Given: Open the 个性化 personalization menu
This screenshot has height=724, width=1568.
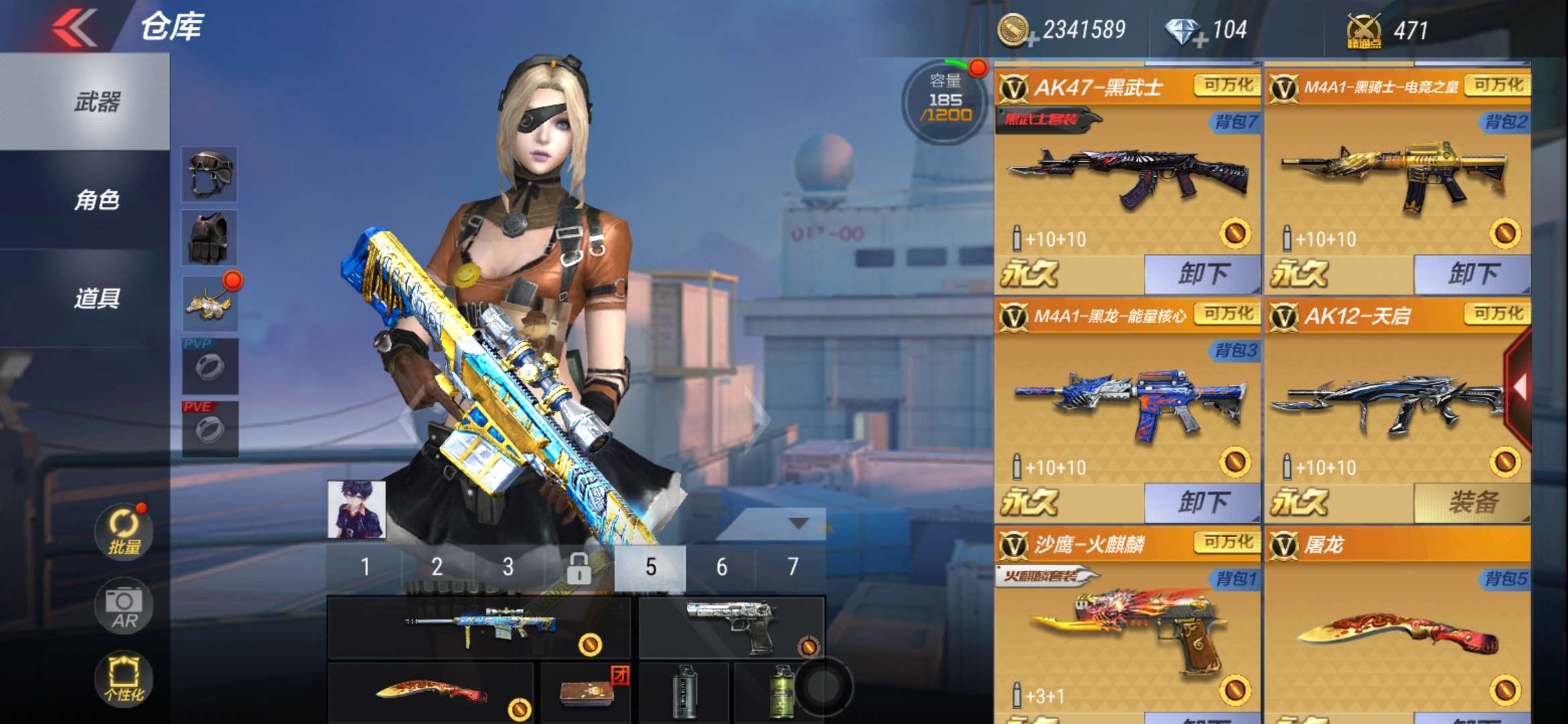Looking at the screenshot, I should 124,678.
